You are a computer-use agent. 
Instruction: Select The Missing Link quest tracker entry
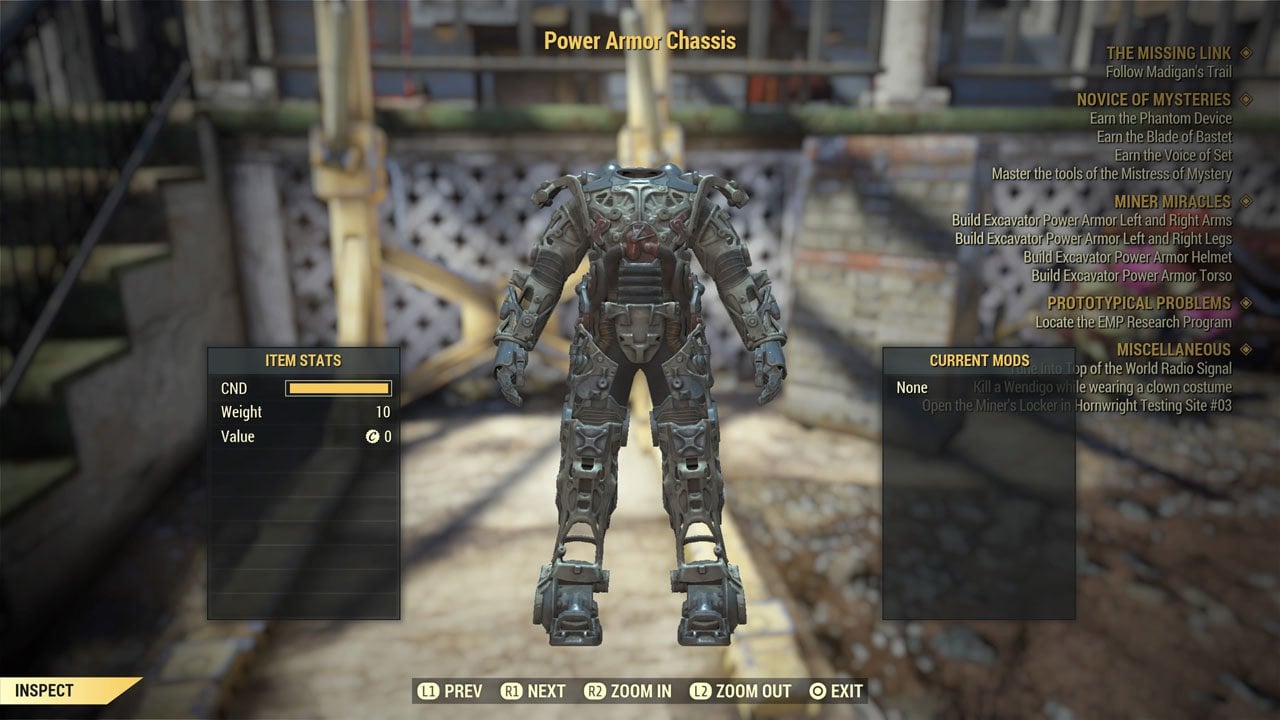pos(1168,53)
